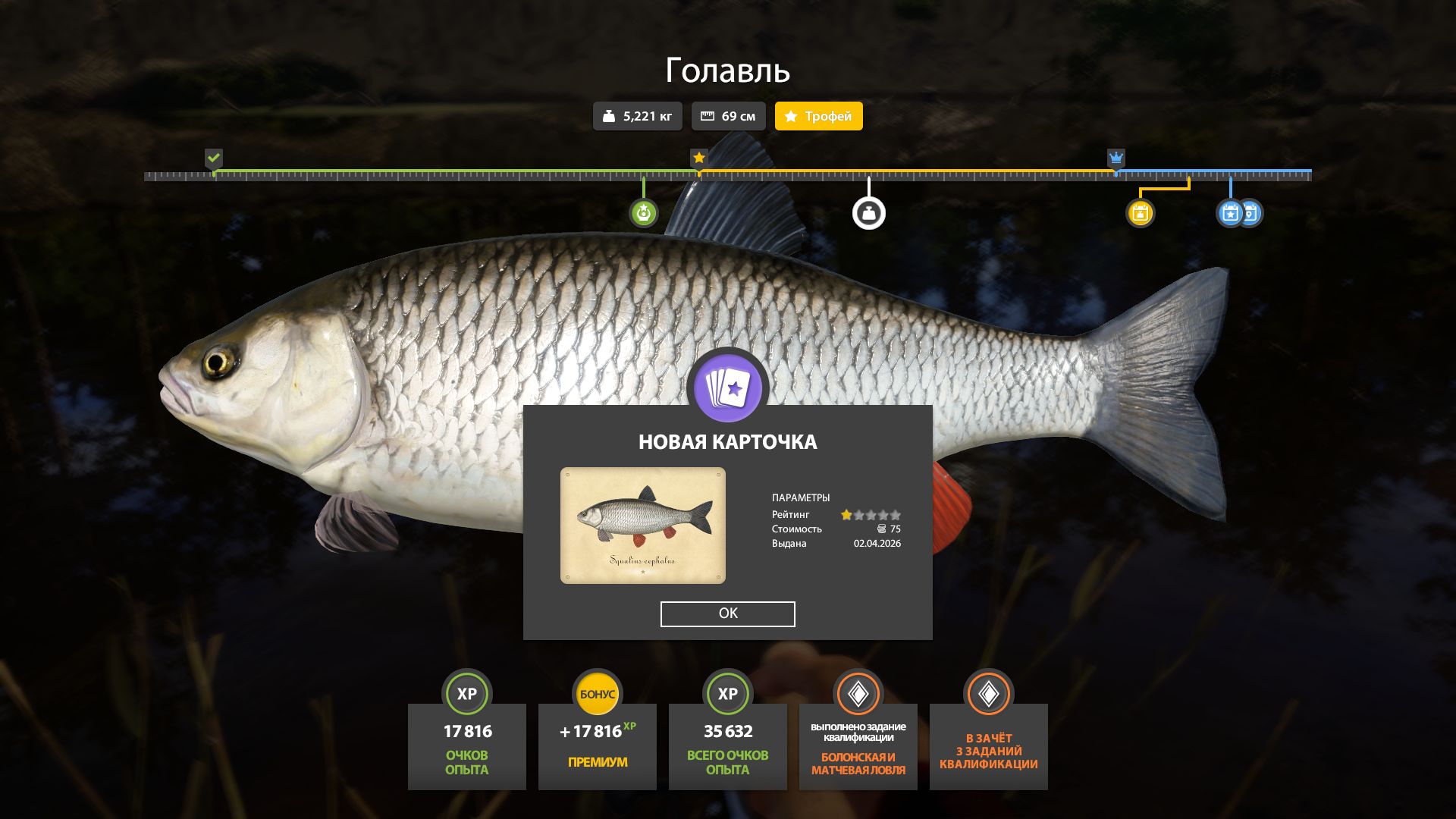This screenshot has width=1456, height=819.
Task: Click the diamond icon above В зачёт 3 заданий
Action: [x=988, y=692]
